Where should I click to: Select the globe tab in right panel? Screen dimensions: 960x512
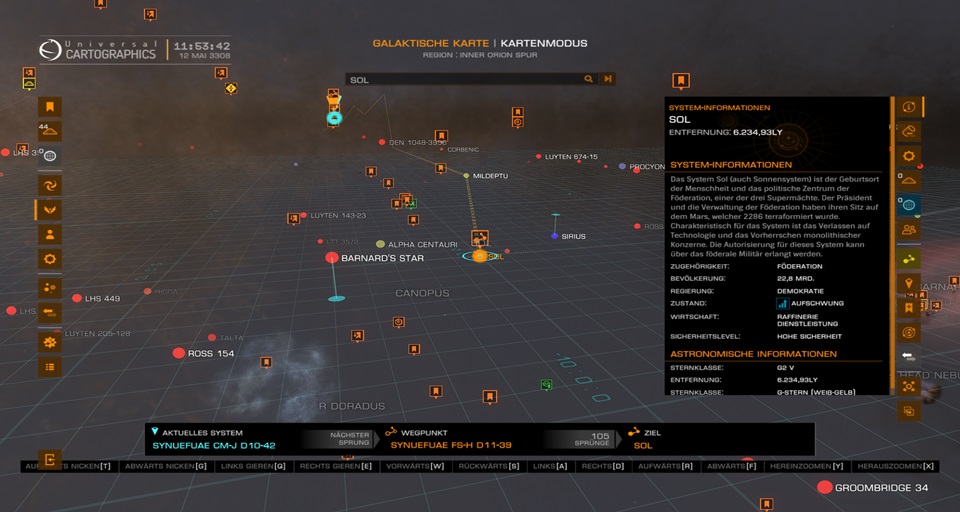(x=908, y=205)
